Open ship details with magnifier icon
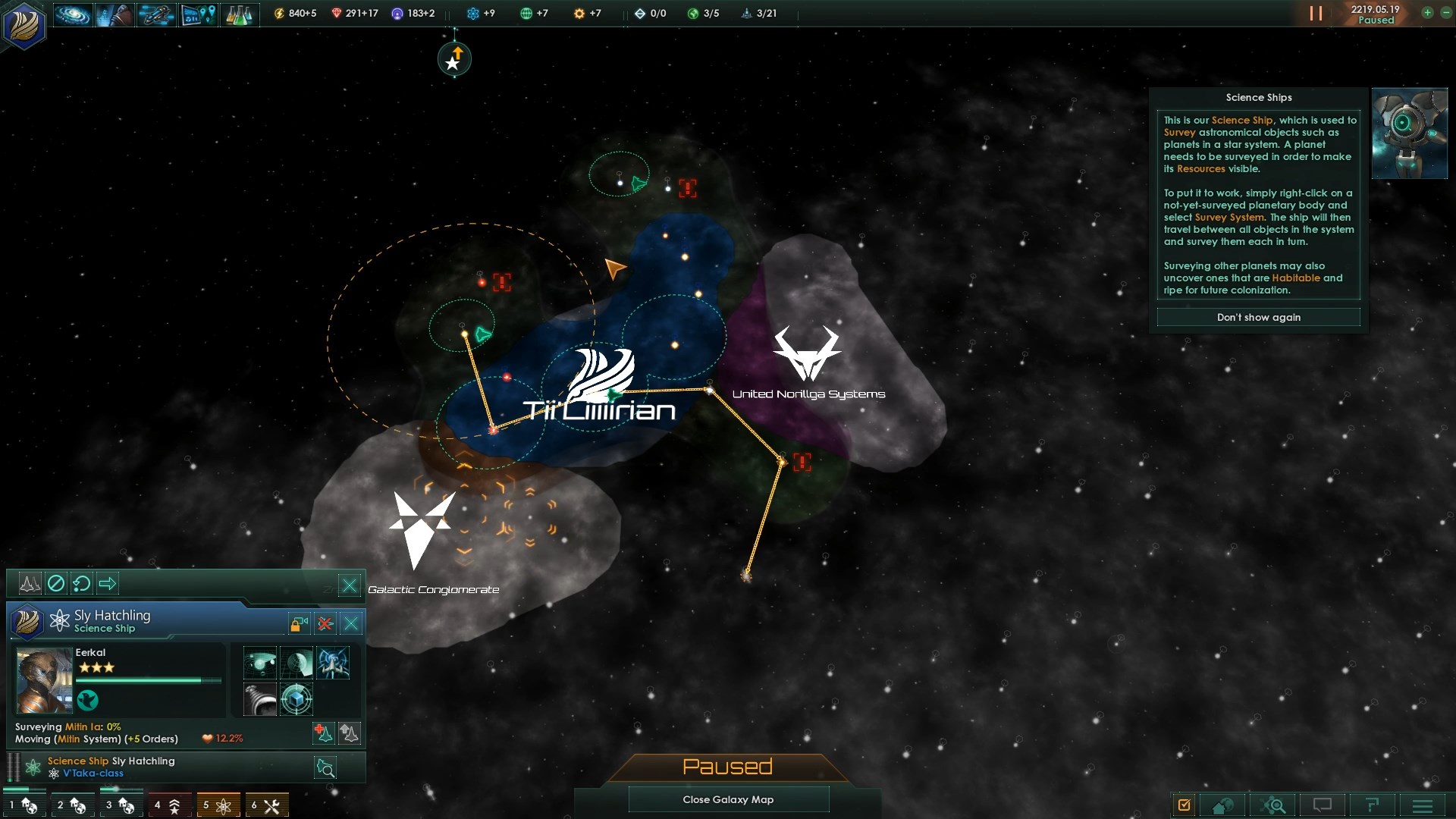 click(325, 768)
